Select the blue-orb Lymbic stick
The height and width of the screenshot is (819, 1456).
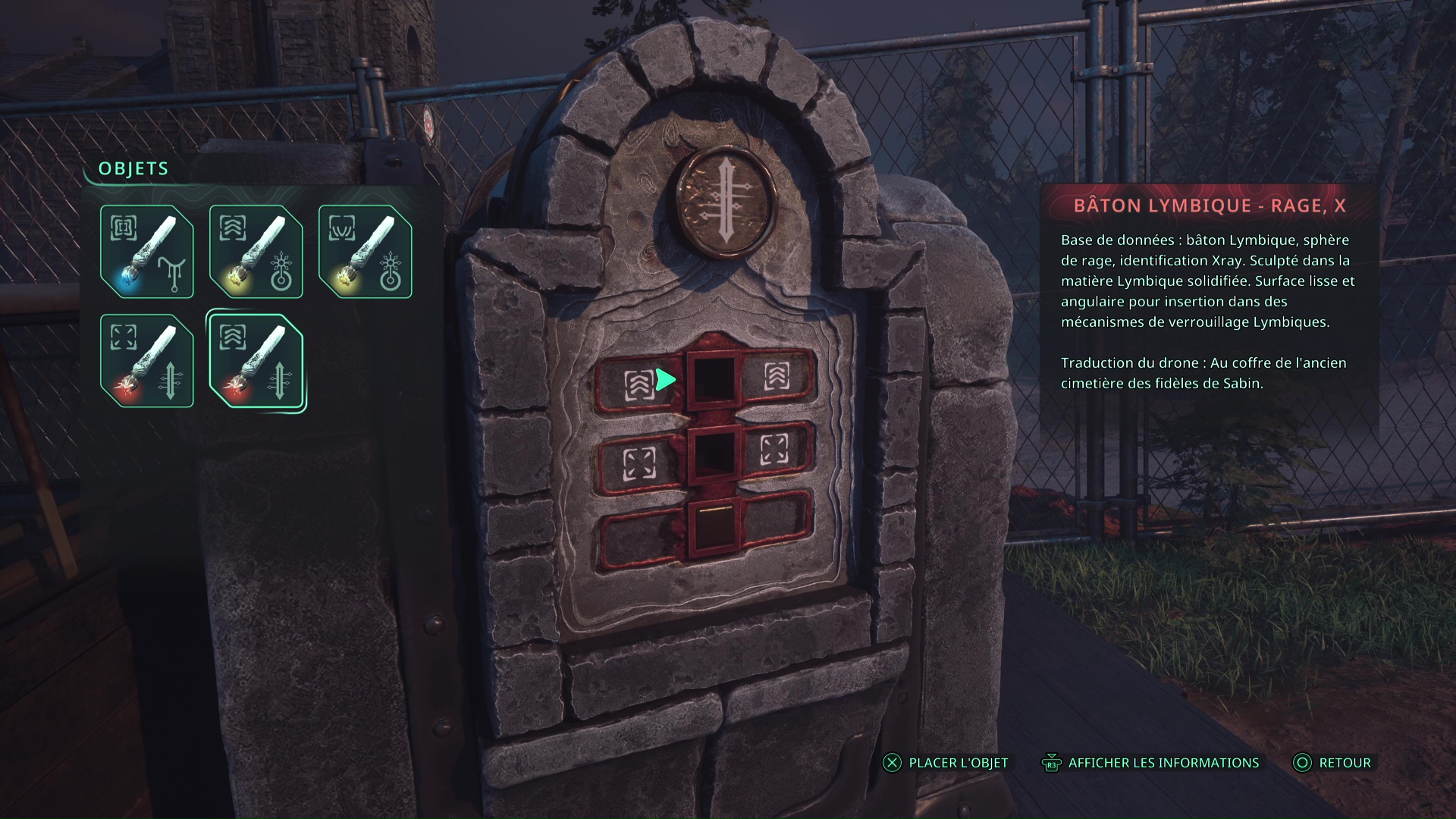[x=146, y=252]
